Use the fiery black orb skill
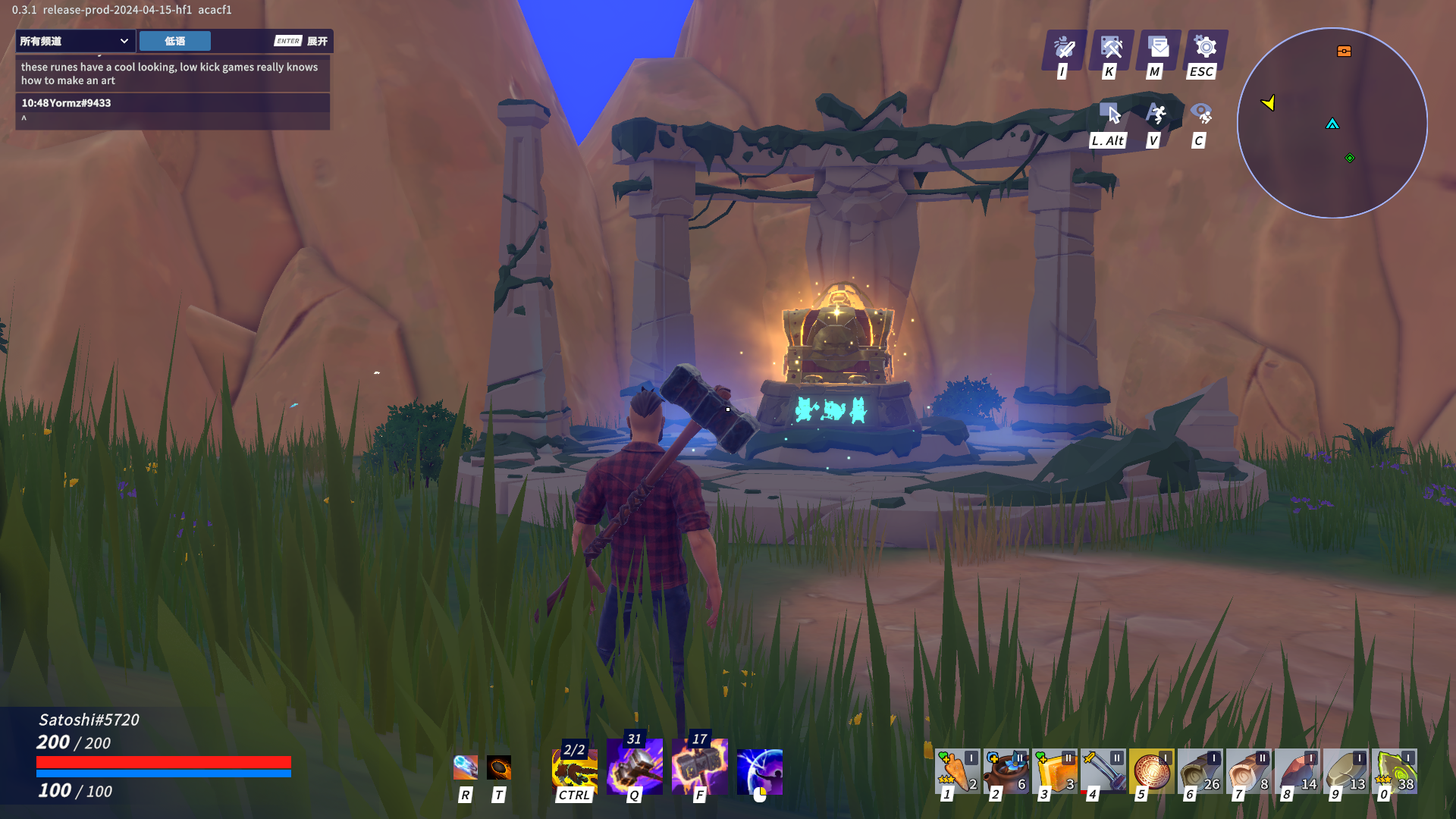Image resolution: width=1456 pixels, height=819 pixels. coord(498,767)
